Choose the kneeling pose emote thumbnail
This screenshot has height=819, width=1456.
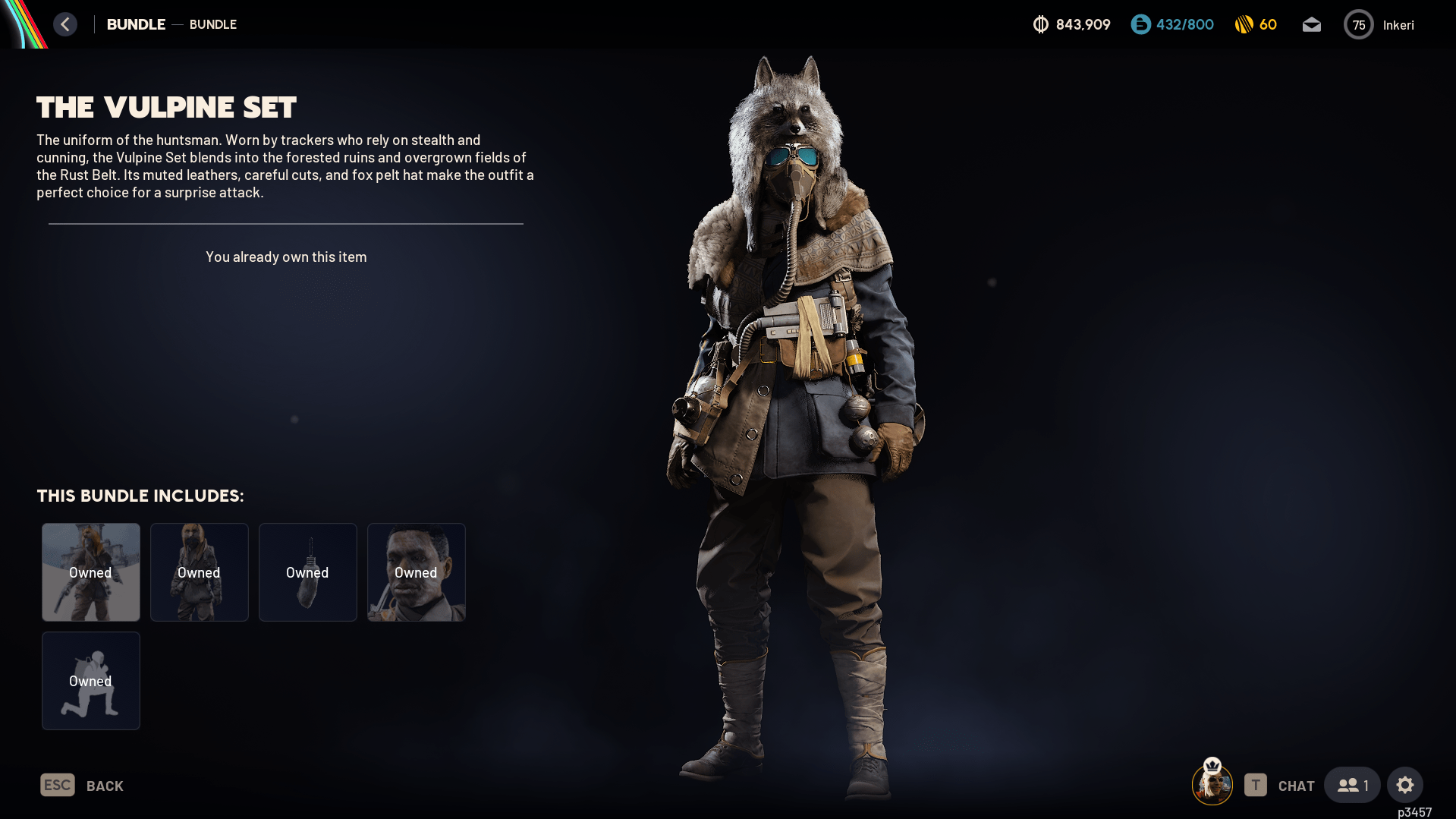coord(91,681)
